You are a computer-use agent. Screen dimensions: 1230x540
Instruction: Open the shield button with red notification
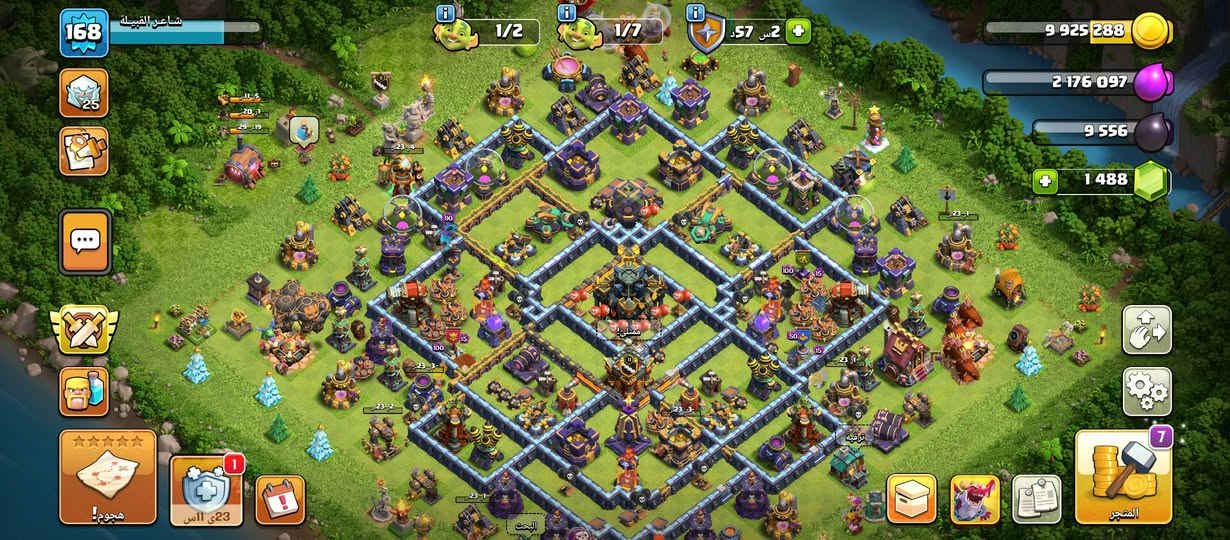(x=206, y=490)
